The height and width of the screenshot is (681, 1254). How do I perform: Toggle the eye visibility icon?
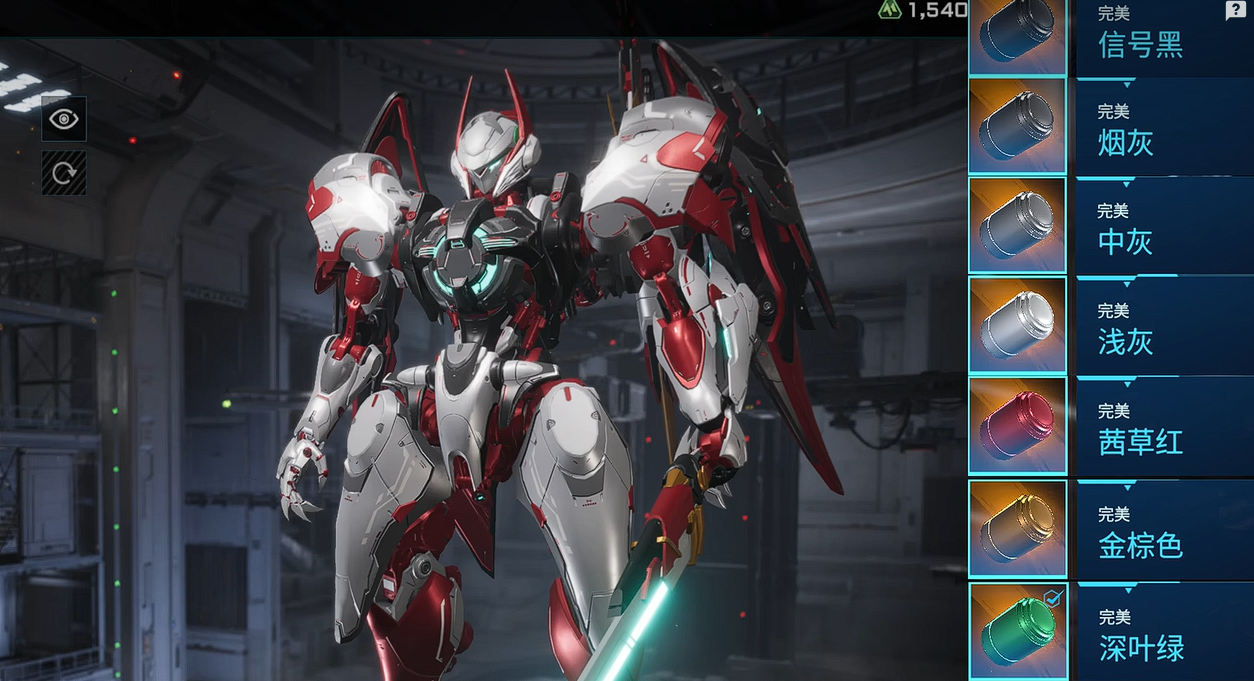64,119
